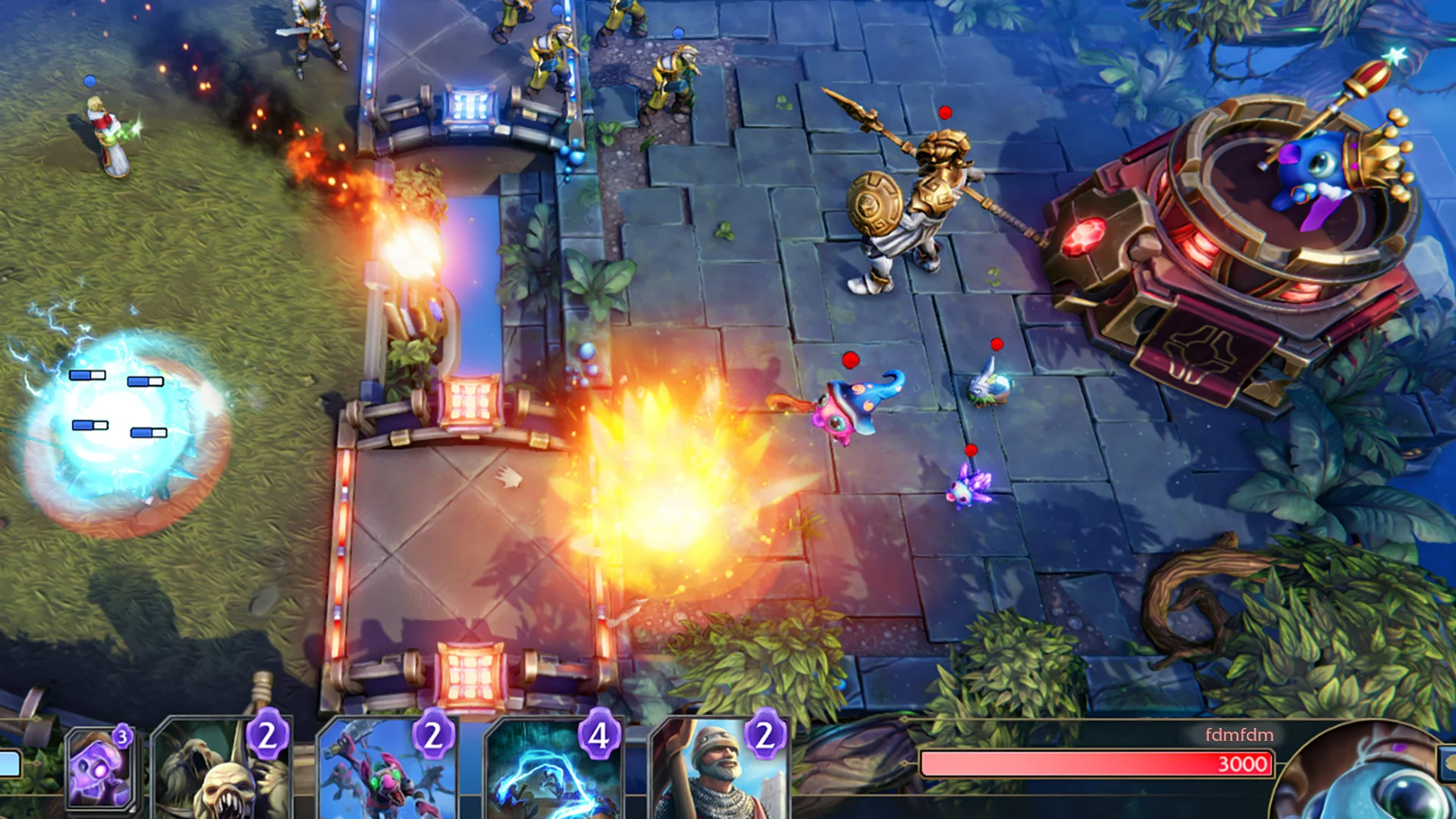This screenshot has height=819, width=1456.
Task: Click the hand cursor on the battlefield
Action: pyautogui.click(x=508, y=475)
